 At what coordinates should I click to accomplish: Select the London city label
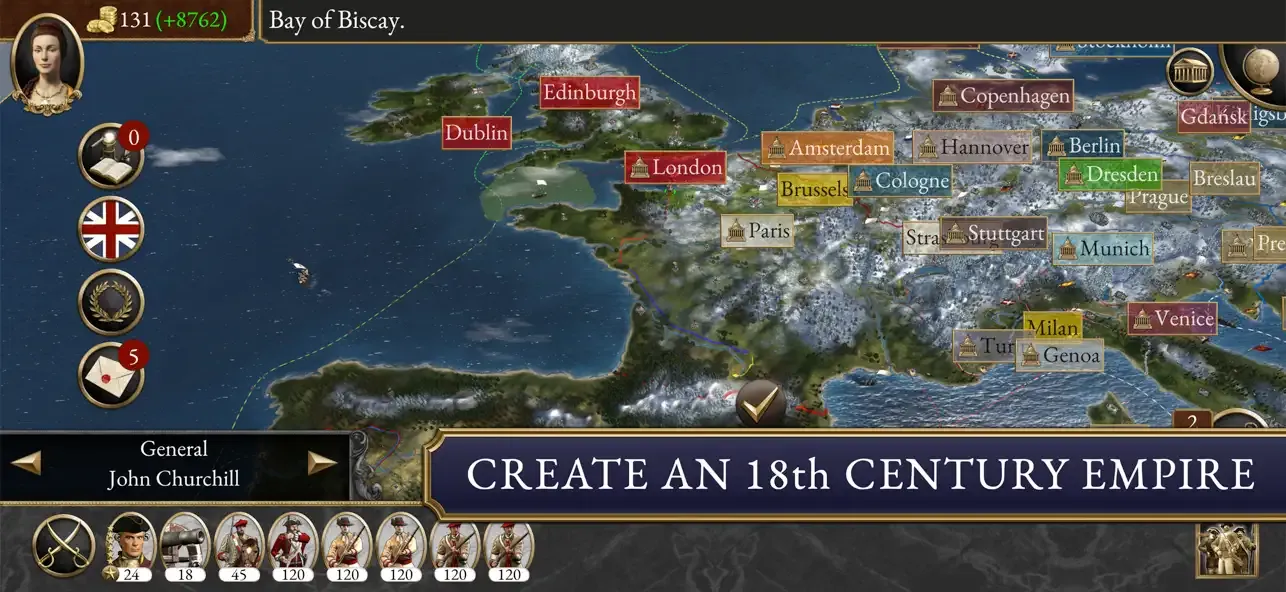[675, 167]
